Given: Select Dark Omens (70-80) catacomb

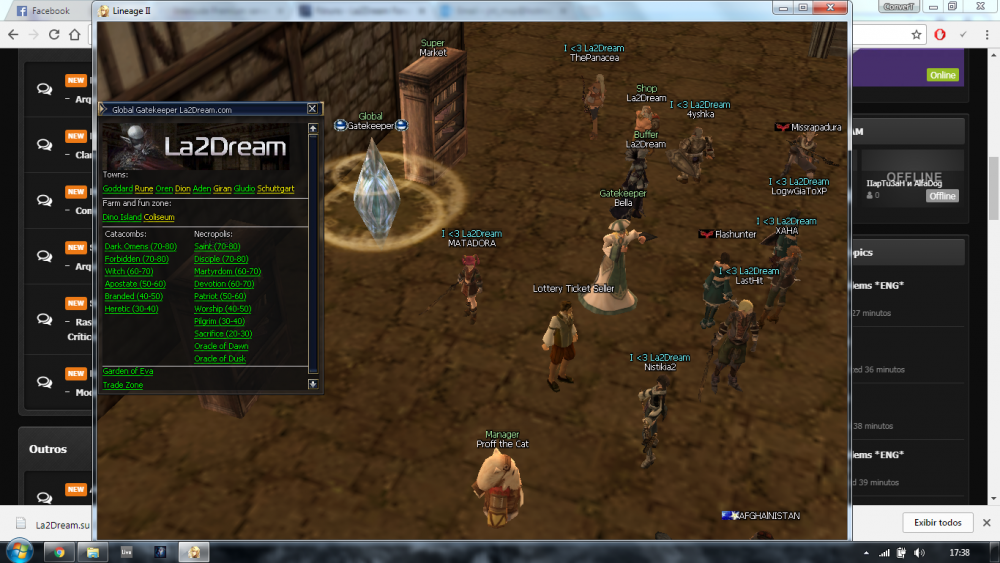Looking at the screenshot, I should tap(140, 246).
